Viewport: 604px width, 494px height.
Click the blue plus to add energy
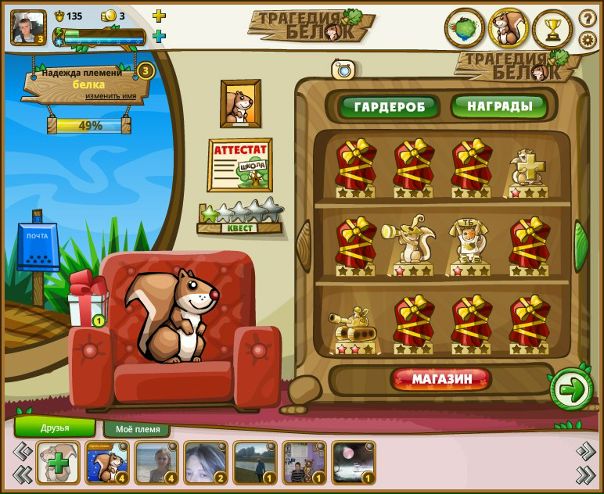159,37
